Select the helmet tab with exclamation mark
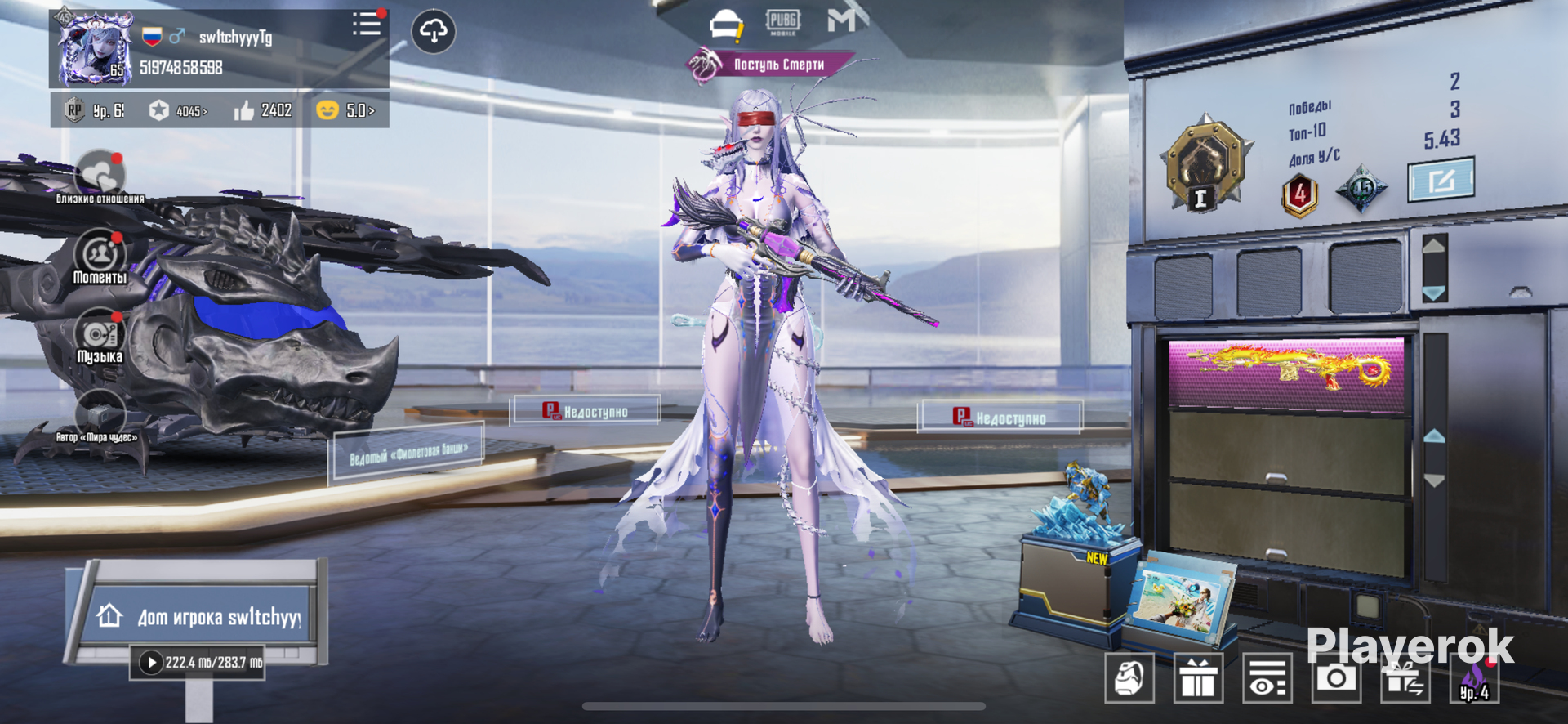The height and width of the screenshot is (724, 1568). click(x=725, y=25)
